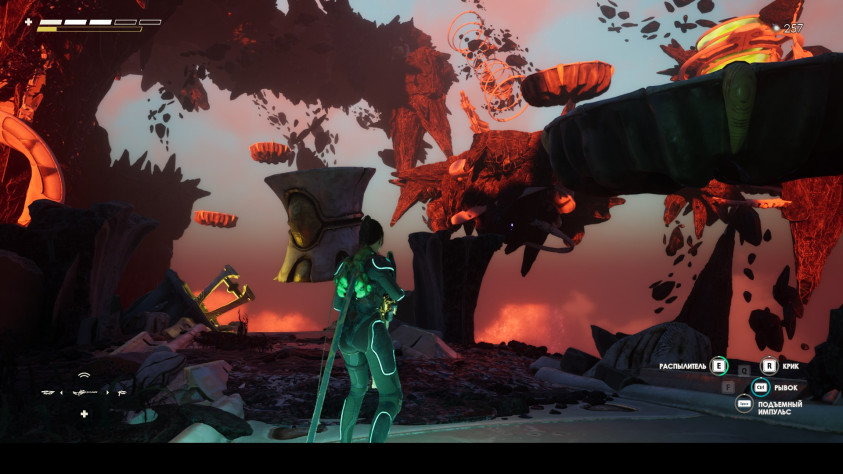Switch to the left weapon in the selector
The image size is (843, 474).
tap(47, 392)
